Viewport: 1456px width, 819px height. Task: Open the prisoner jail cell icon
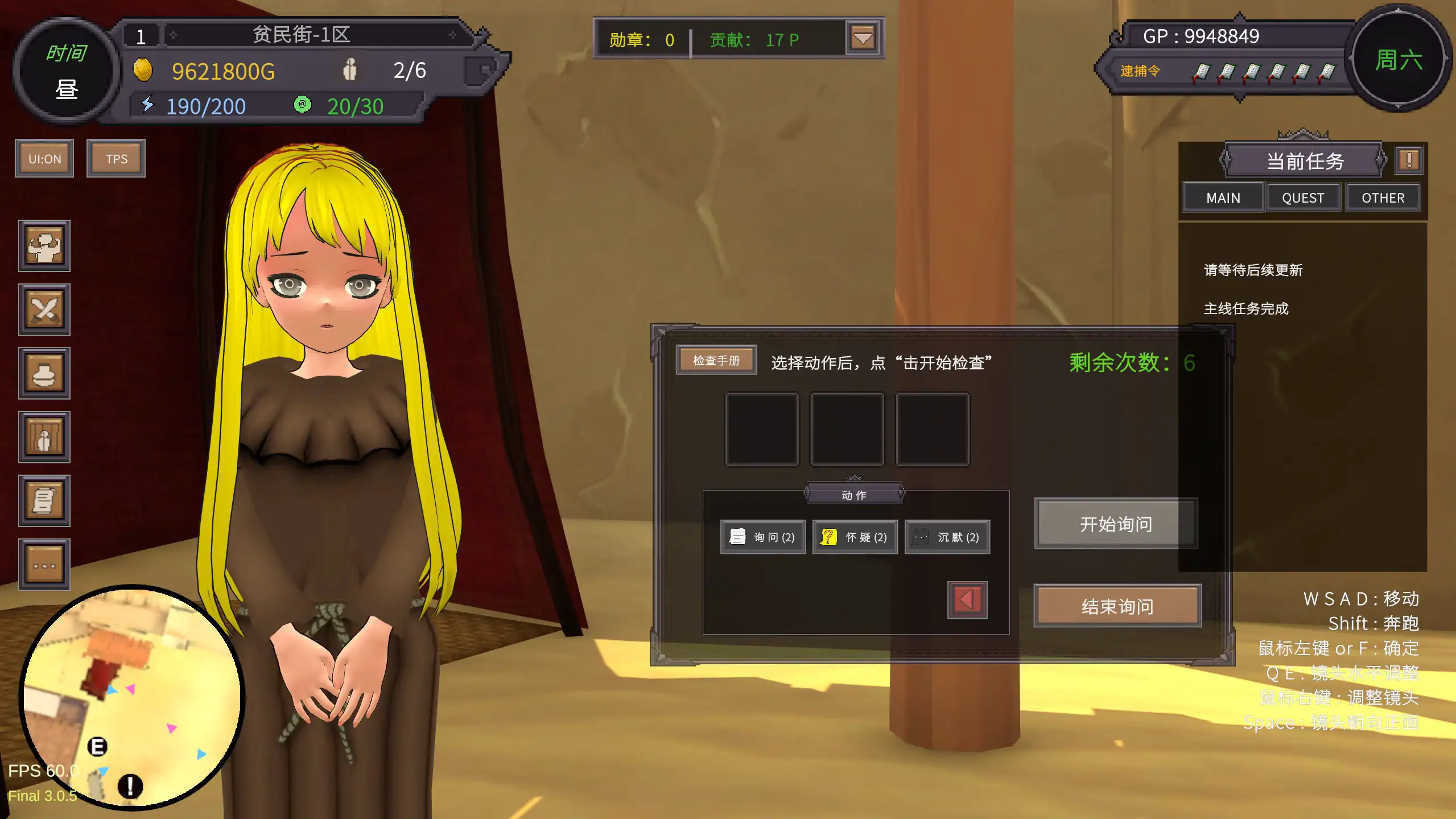coord(44,437)
